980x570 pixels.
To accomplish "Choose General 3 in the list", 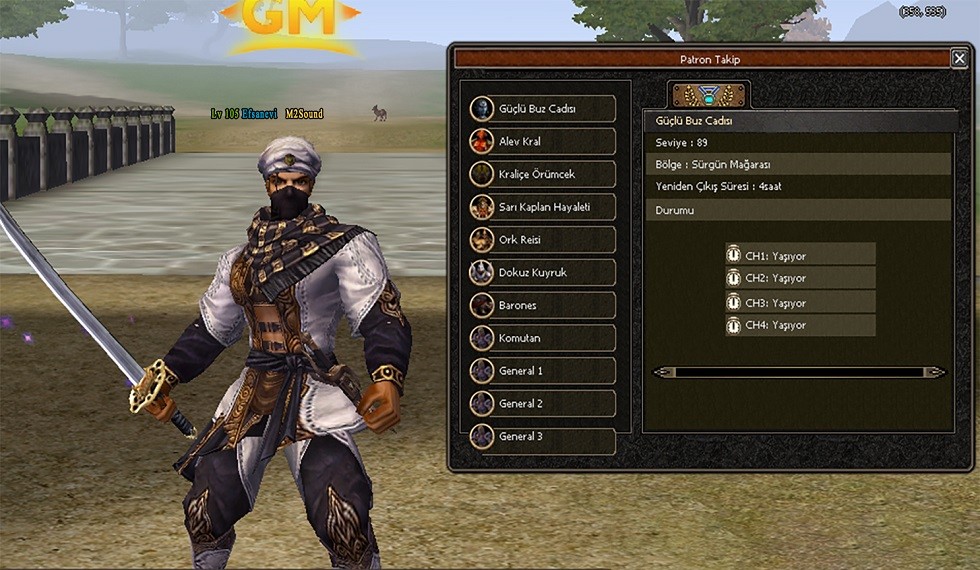I will (x=542, y=437).
